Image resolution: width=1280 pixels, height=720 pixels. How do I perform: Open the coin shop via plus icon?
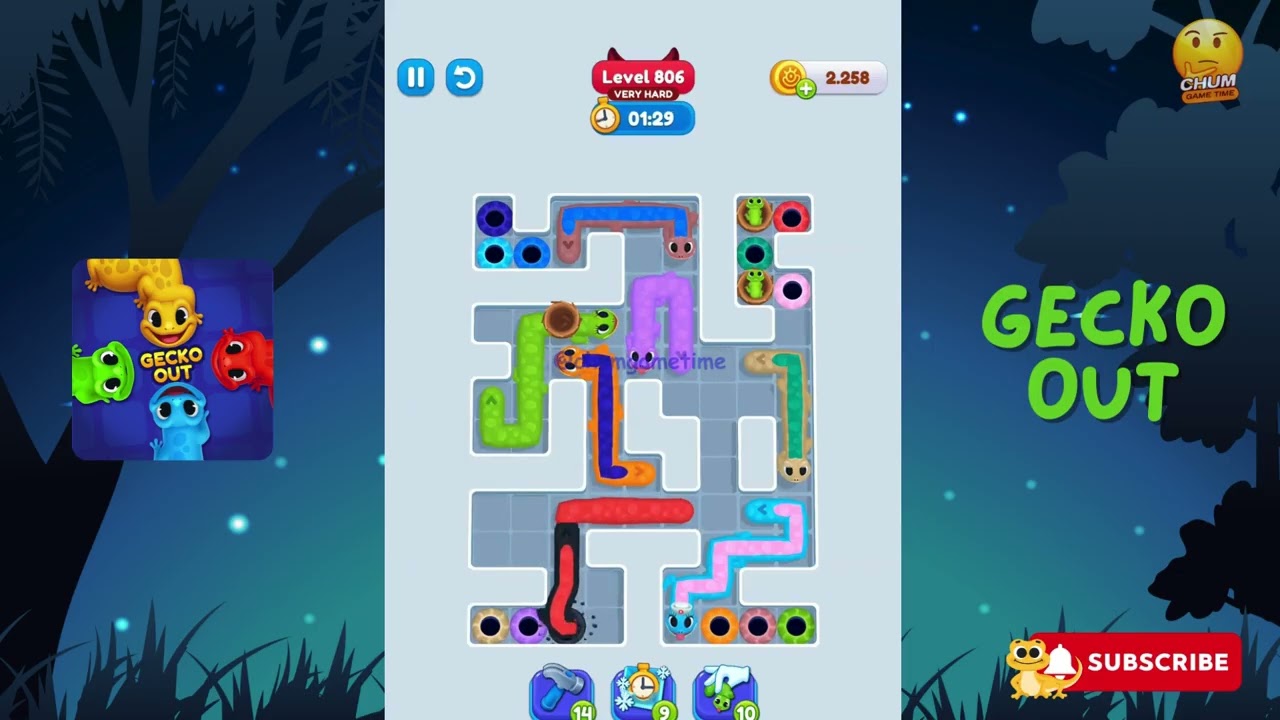pyautogui.click(x=806, y=90)
